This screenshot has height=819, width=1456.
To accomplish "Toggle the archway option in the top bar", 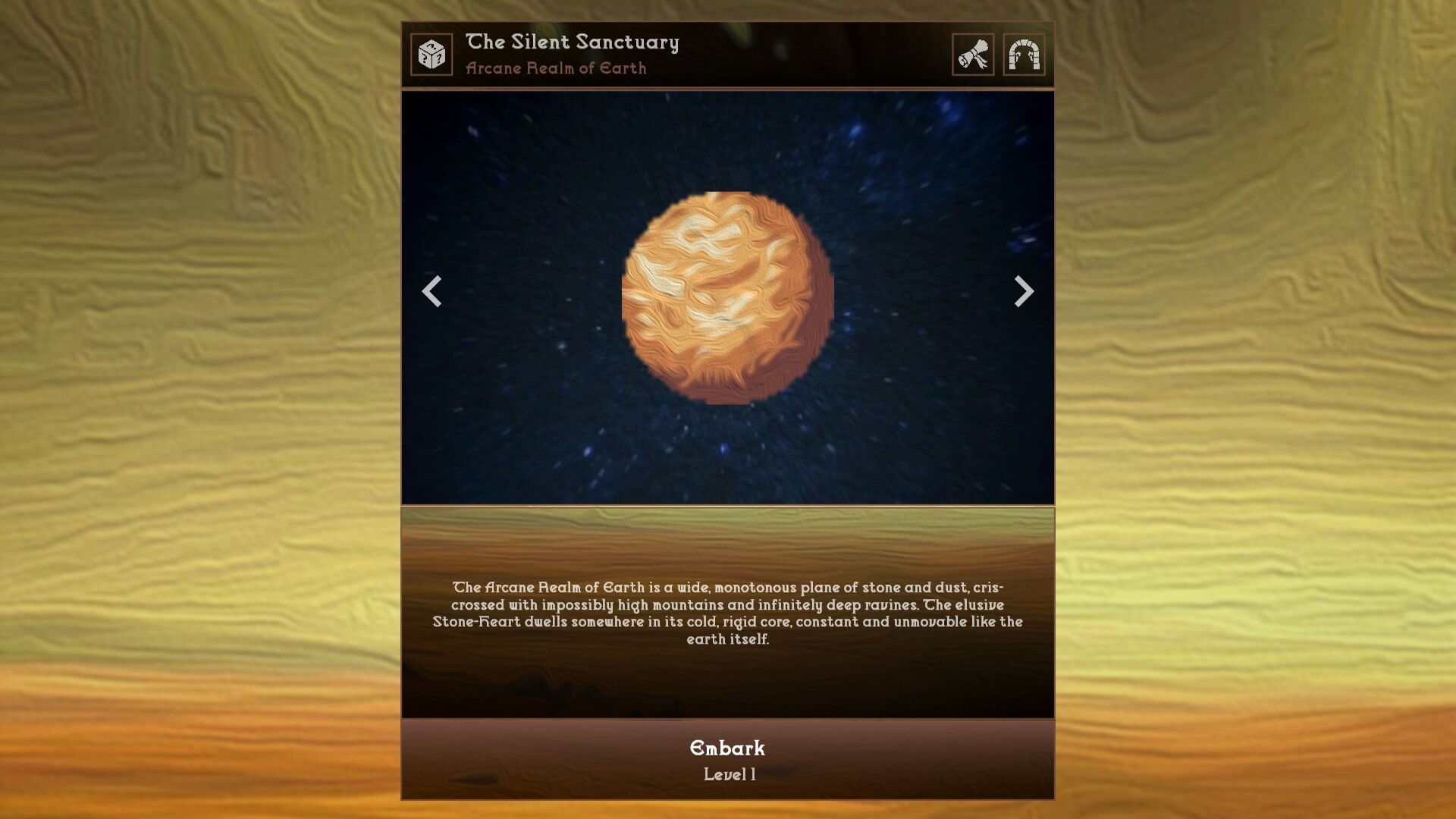I will point(1025,54).
